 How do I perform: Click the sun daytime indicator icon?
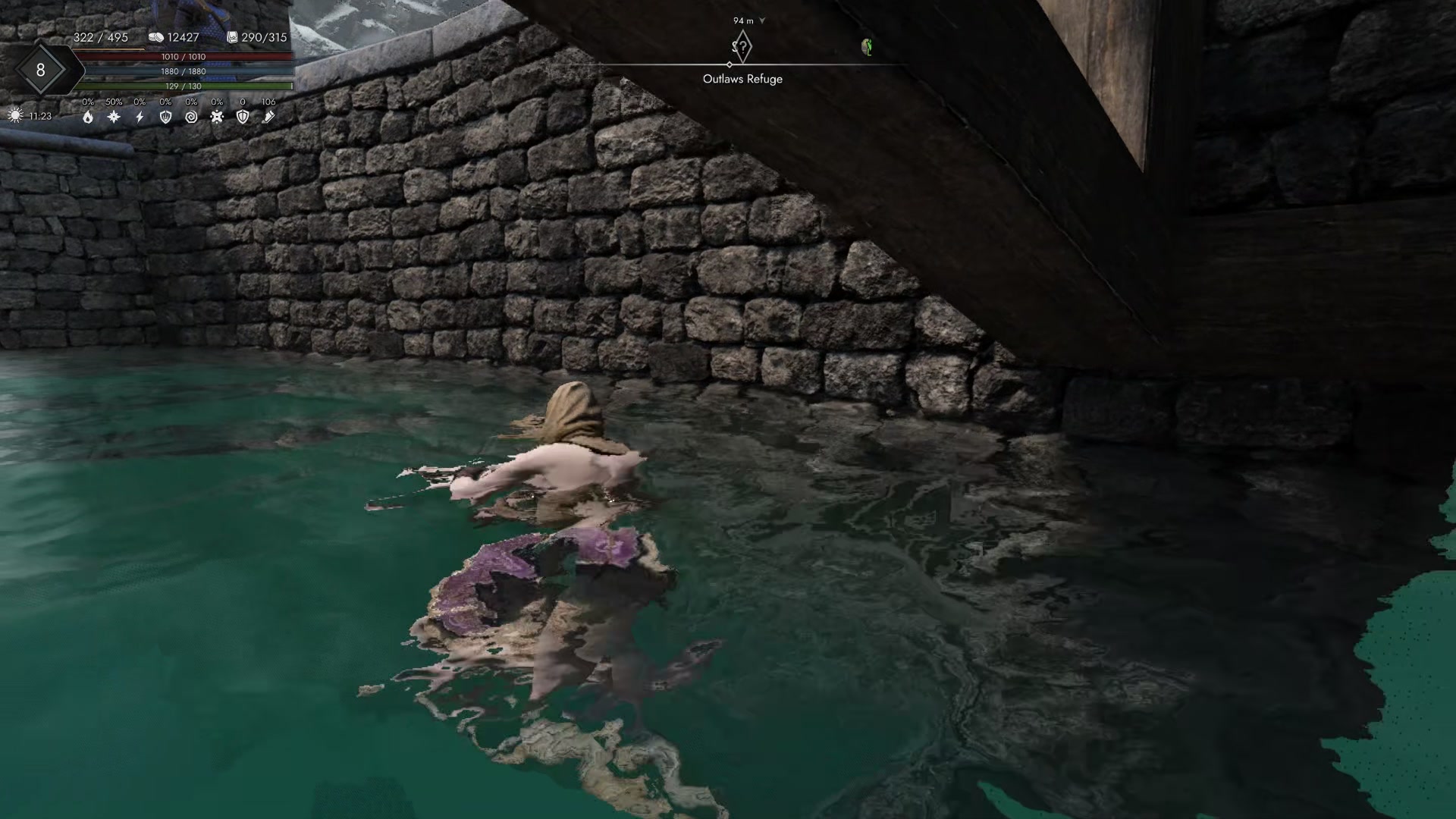(x=15, y=116)
